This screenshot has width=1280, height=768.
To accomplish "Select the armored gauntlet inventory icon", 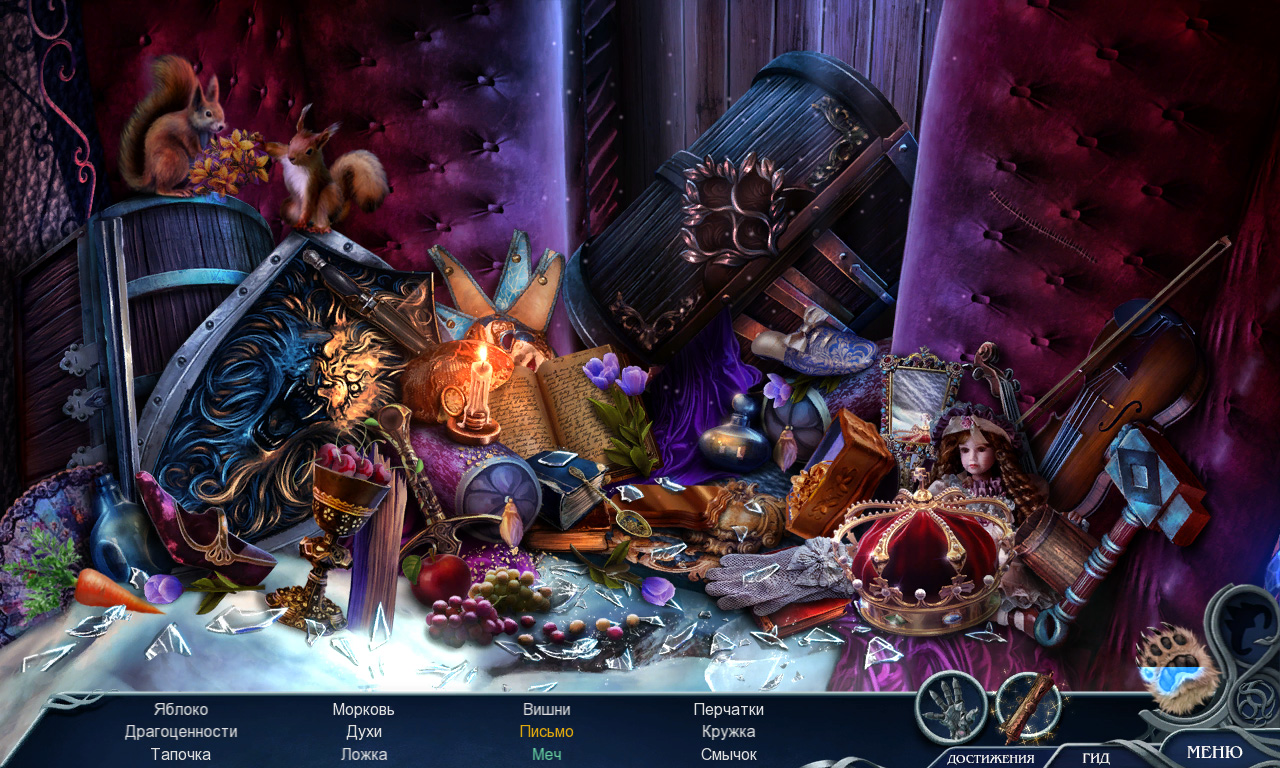I will pyautogui.click(x=951, y=707).
